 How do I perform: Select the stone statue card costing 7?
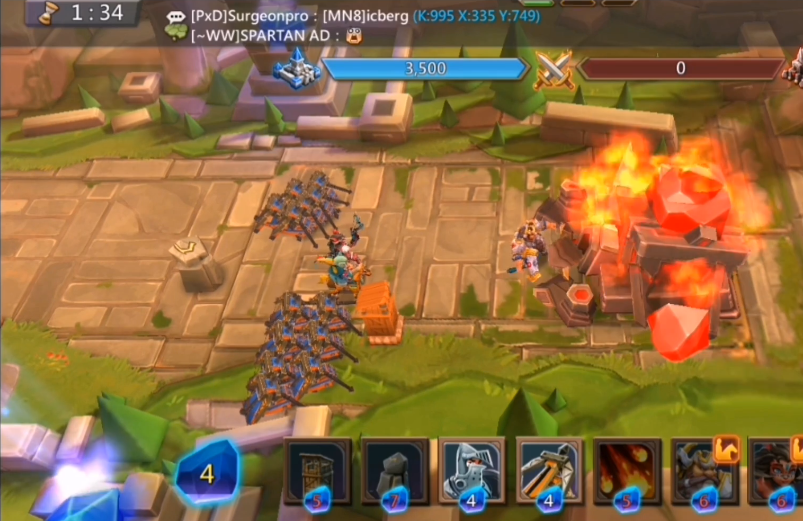pyautogui.click(x=395, y=470)
